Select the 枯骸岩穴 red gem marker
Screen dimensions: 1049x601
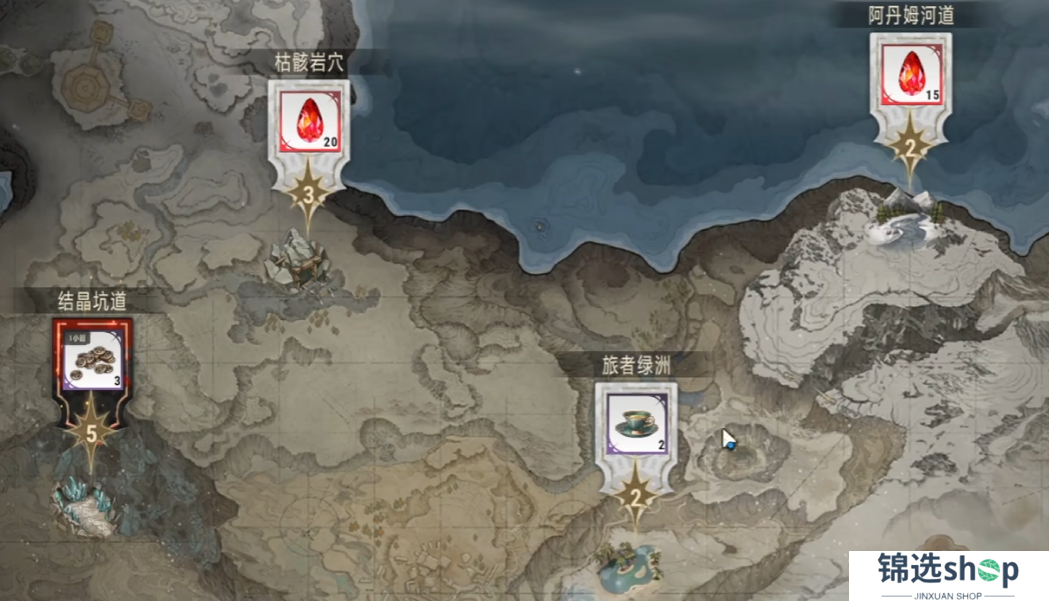point(310,119)
